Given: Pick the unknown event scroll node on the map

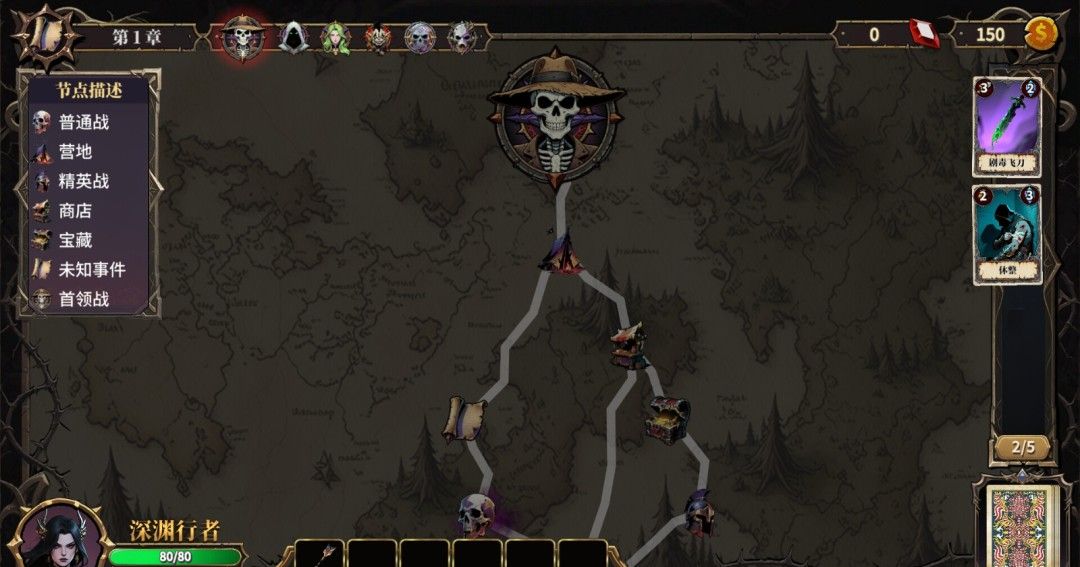Looking at the screenshot, I should [464, 417].
